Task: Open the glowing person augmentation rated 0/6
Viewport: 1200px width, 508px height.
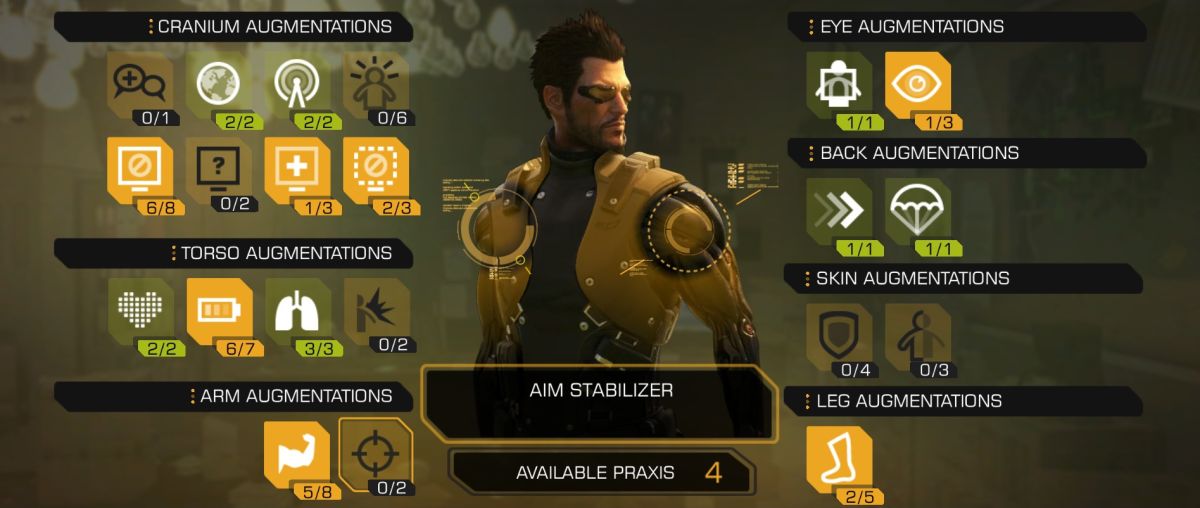Action: pyautogui.click(x=375, y=84)
